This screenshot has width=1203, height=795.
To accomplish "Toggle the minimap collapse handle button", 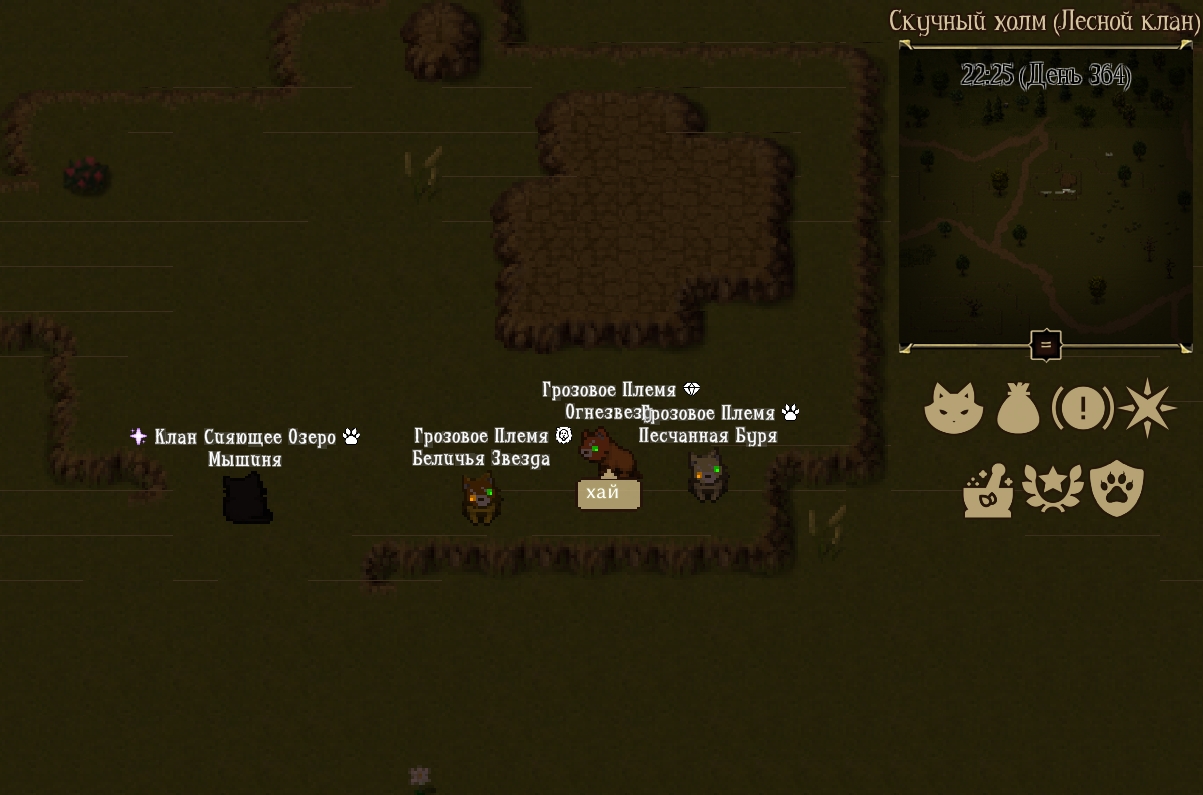I will point(1046,346).
